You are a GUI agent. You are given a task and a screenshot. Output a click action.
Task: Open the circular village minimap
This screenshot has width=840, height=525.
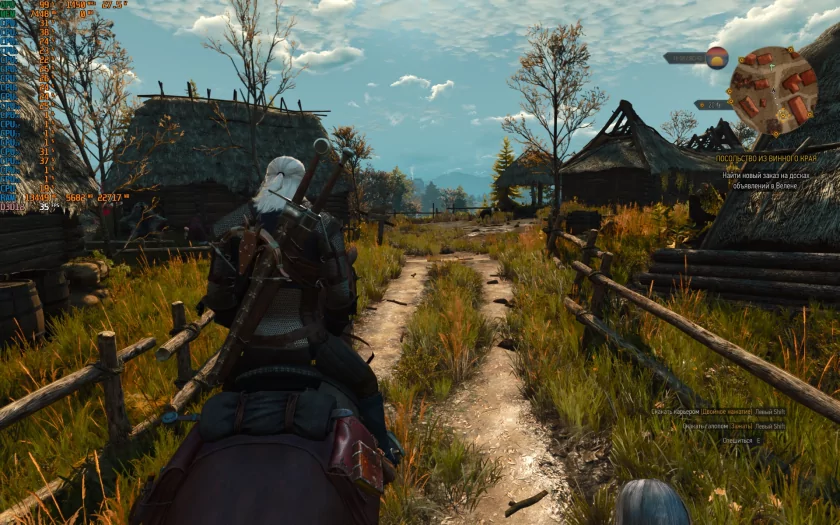(x=773, y=90)
